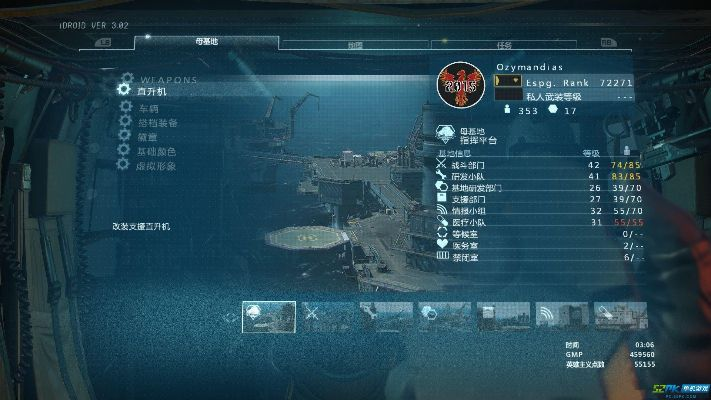Open the 车辆 (vehicles) customization entry
Image resolution: width=711 pixels, height=400 pixels.
click(x=148, y=108)
